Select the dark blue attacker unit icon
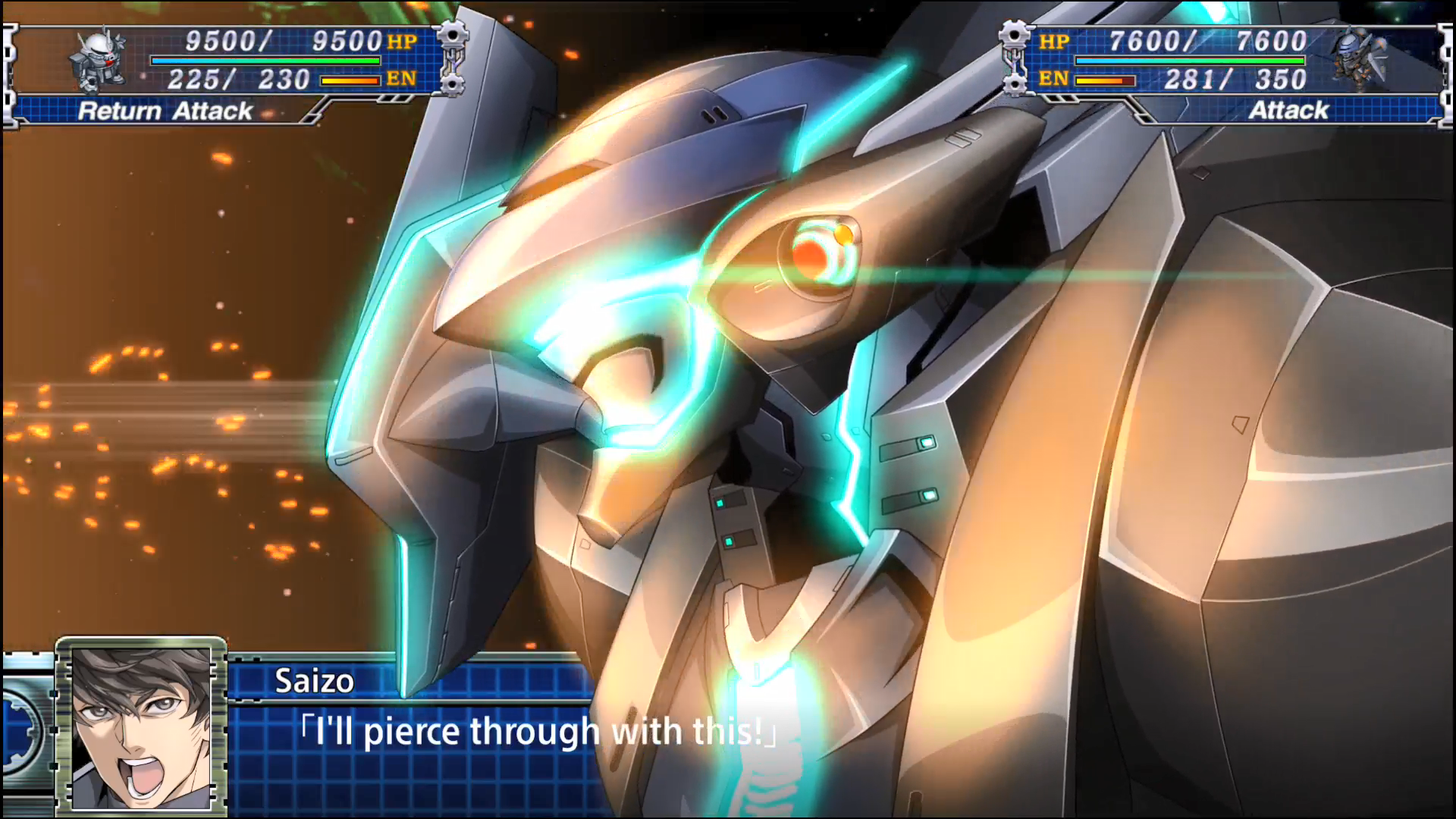 (1361, 61)
